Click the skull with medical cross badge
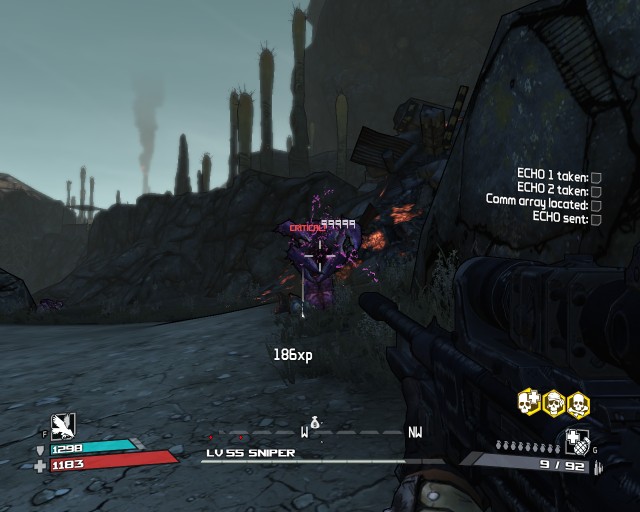Screen dimensions: 640x512 [529, 404]
